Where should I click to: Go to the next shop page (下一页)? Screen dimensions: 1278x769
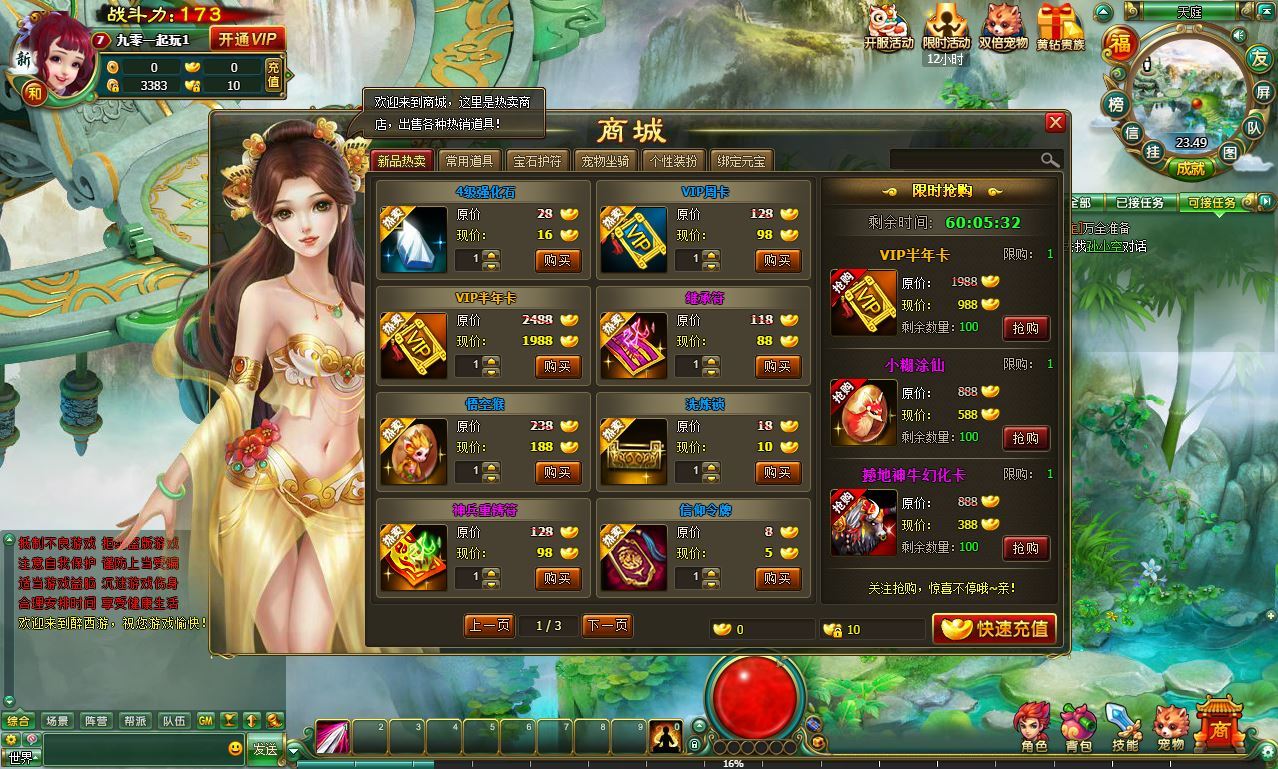[607, 626]
